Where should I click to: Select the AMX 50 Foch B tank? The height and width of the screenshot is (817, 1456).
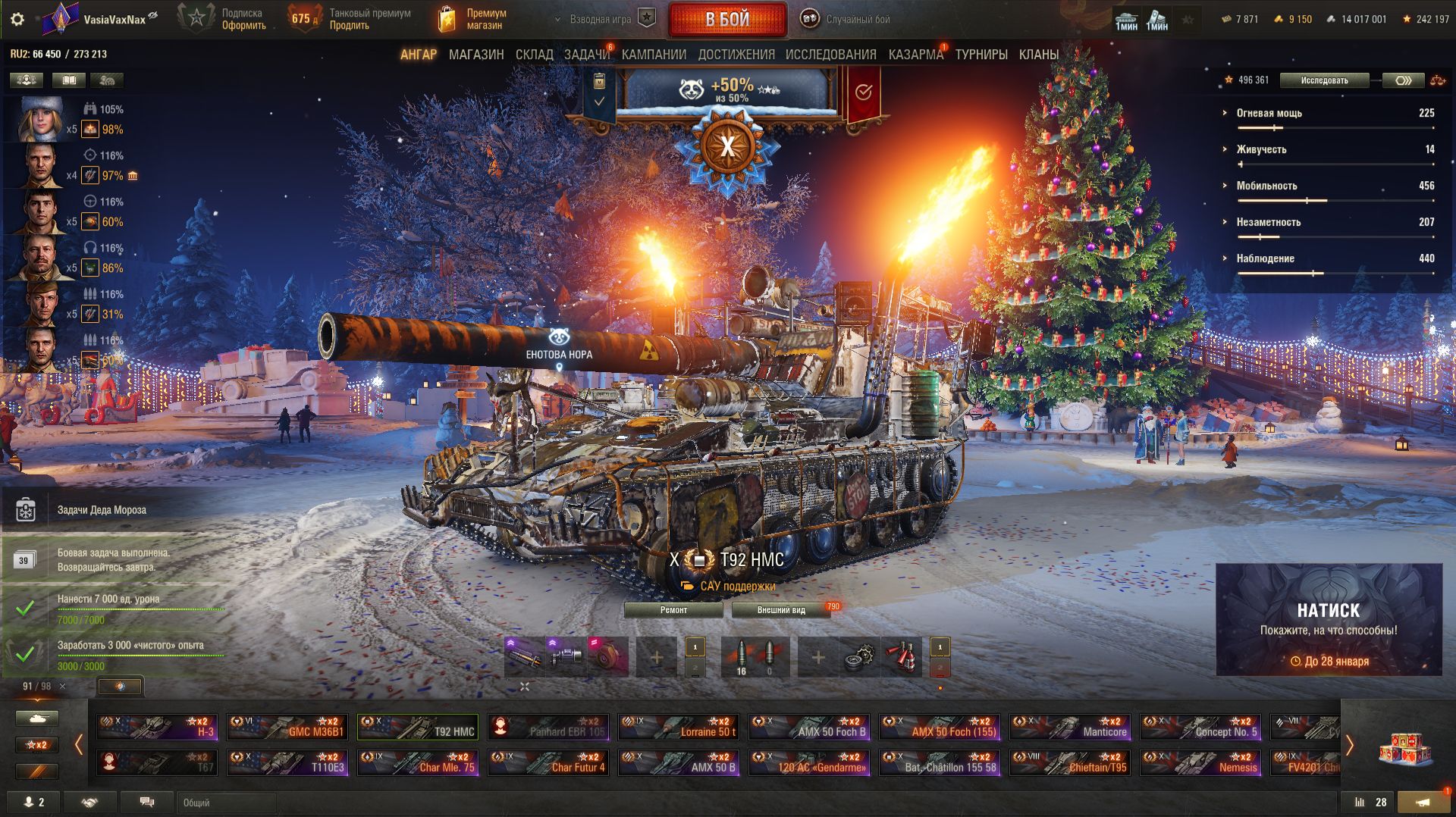(x=809, y=727)
